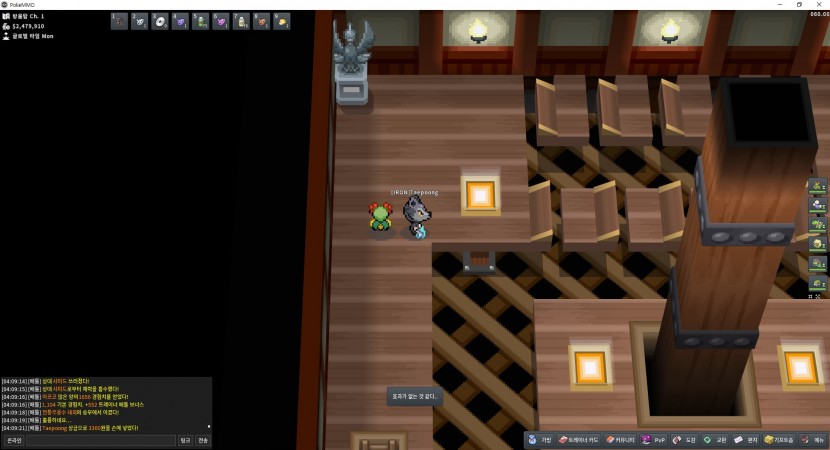Select hotbar slot 1 item
The image size is (830, 450).
tap(119, 21)
